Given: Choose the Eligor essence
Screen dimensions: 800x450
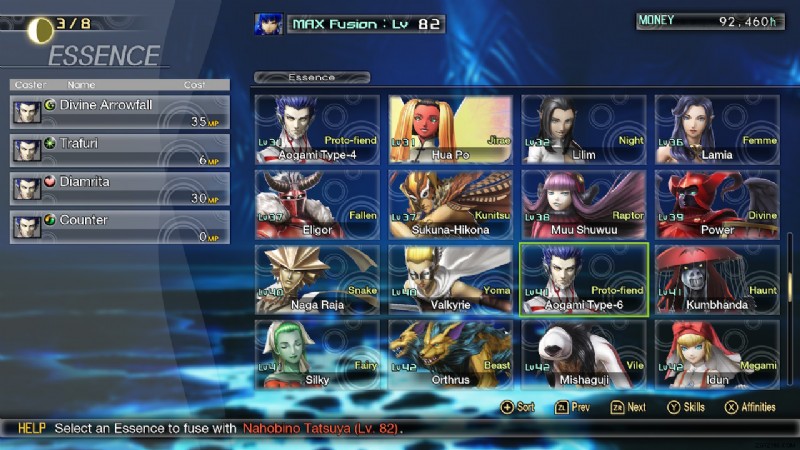Looking at the screenshot, I should (317, 204).
